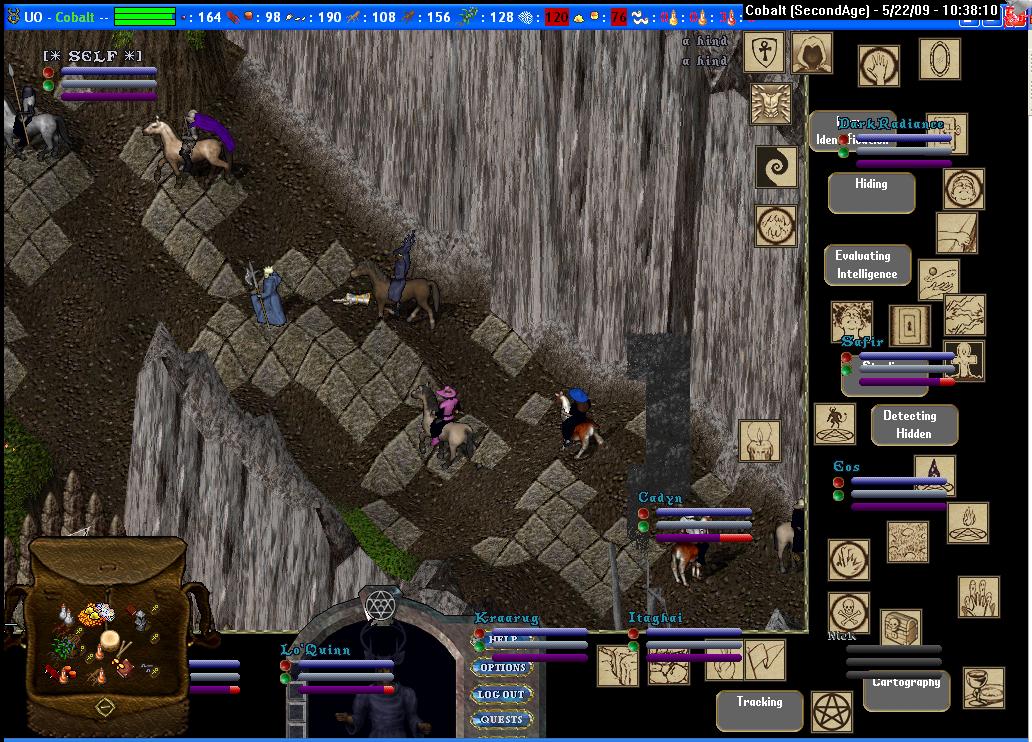Viewport: 1032px width, 742px height.
Task: Cast the skull and crossbones poison spell
Action: click(848, 613)
